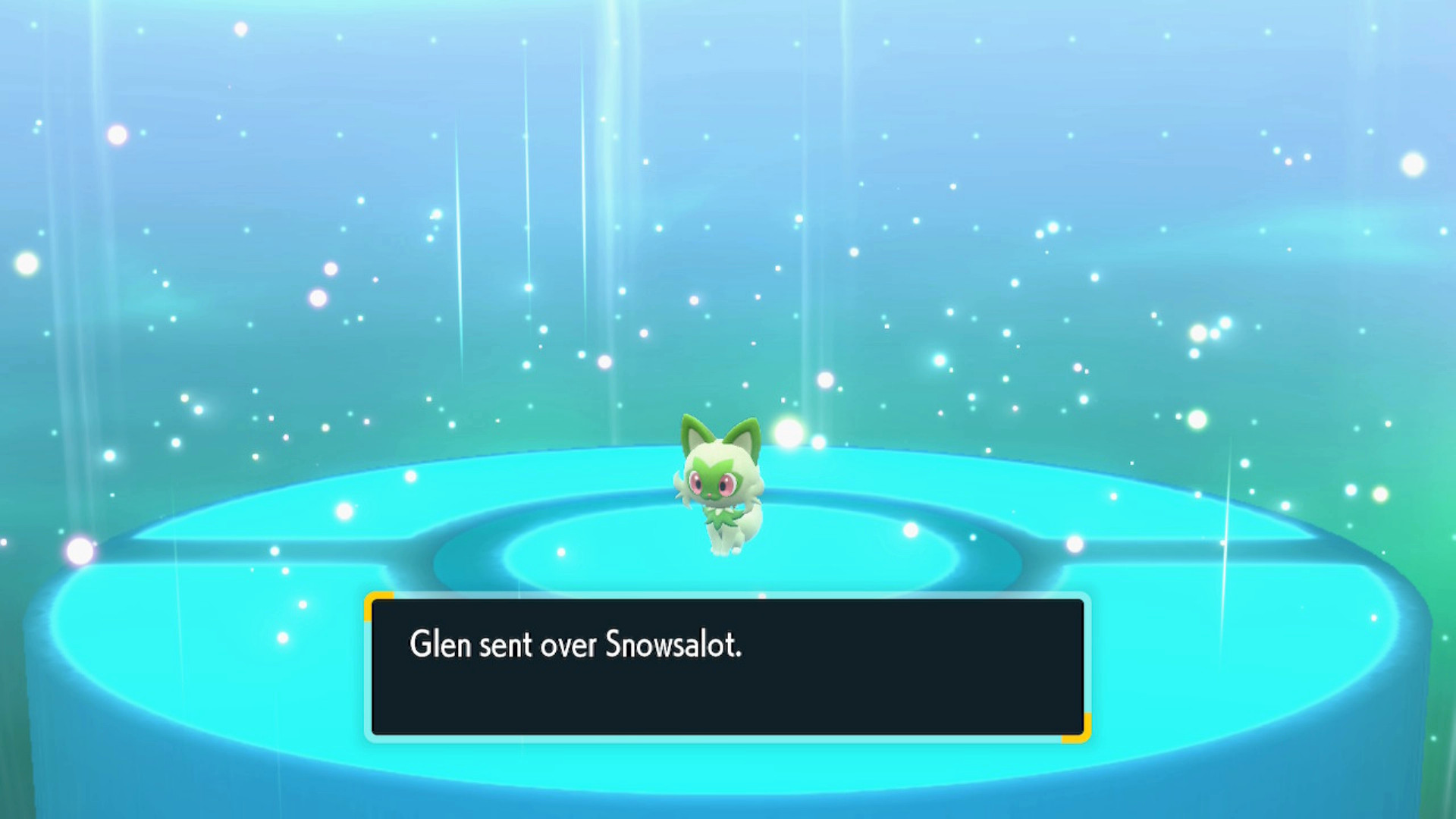The height and width of the screenshot is (819, 1456).
Task: Click the large glowing orb left of the platform
Action: click(x=80, y=548)
